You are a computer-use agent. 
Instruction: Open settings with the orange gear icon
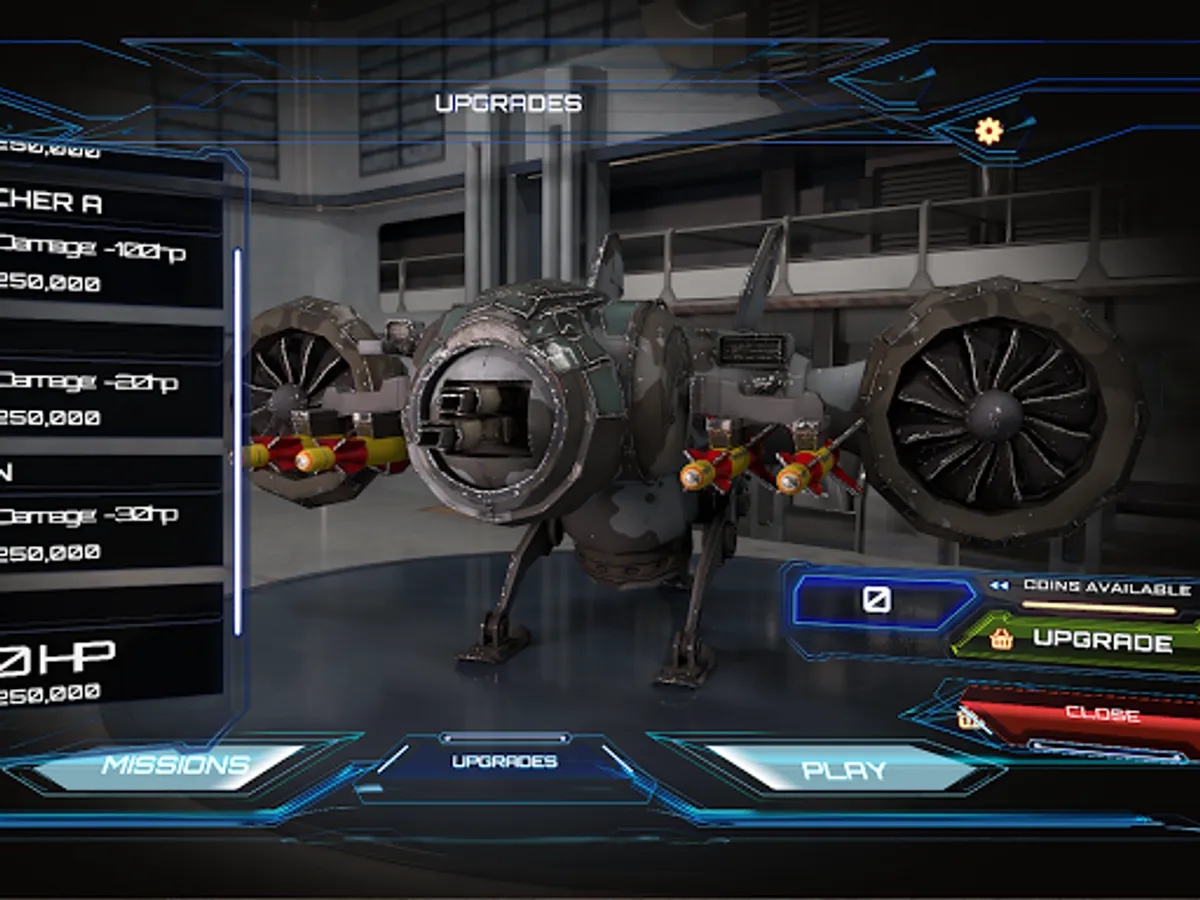pyautogui.click(x=988, y=131)
